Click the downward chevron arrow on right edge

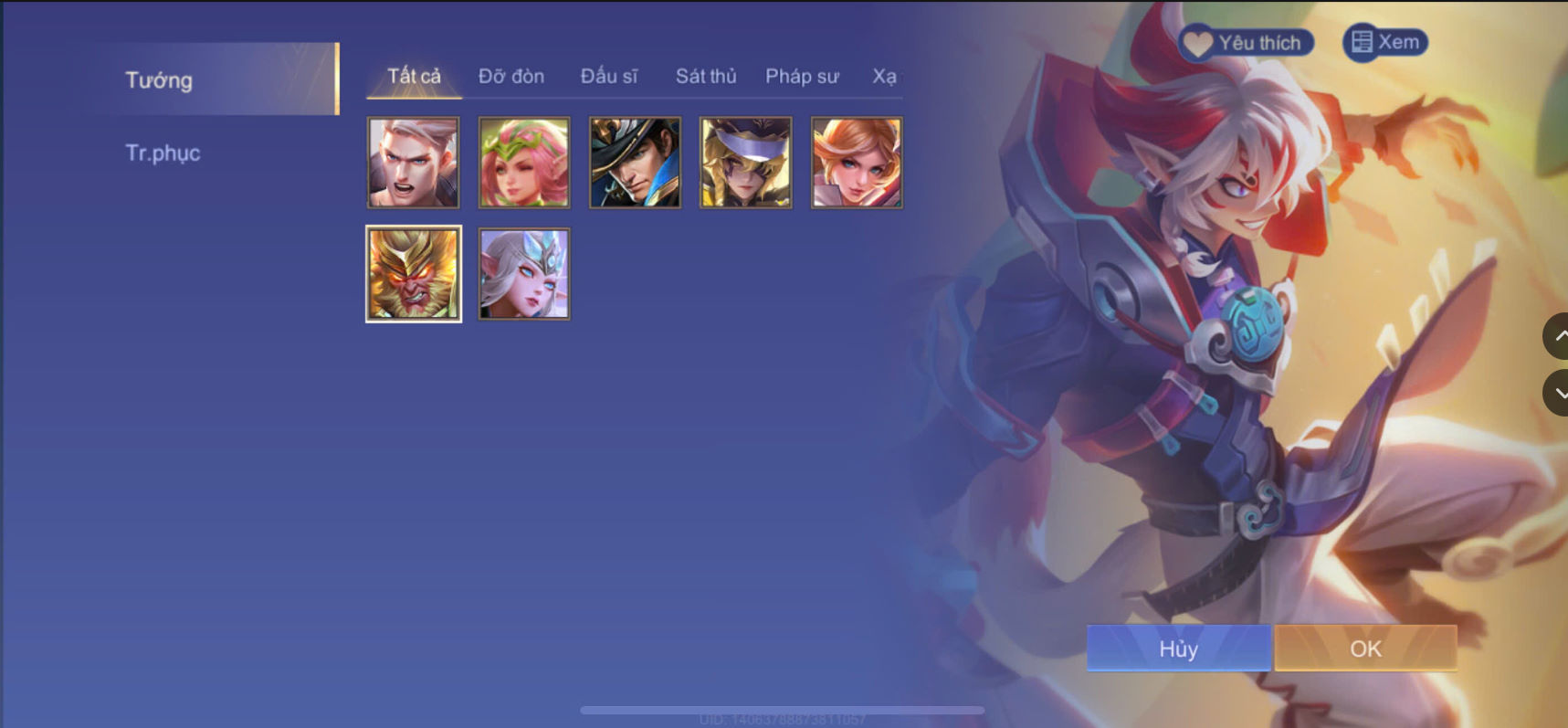click(x=1558, y=393)
